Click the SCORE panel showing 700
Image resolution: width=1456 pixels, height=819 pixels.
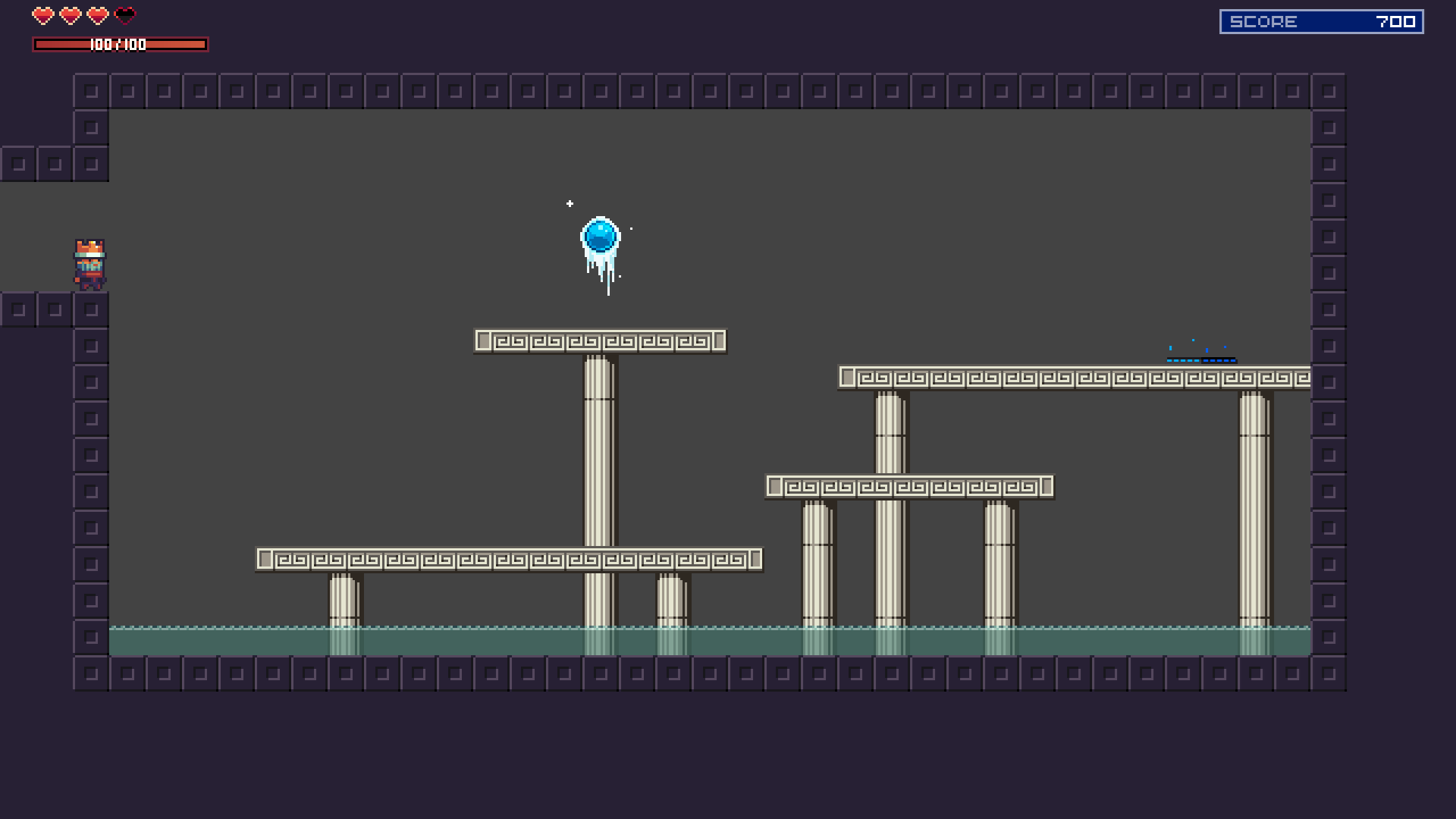point(1323,20)
